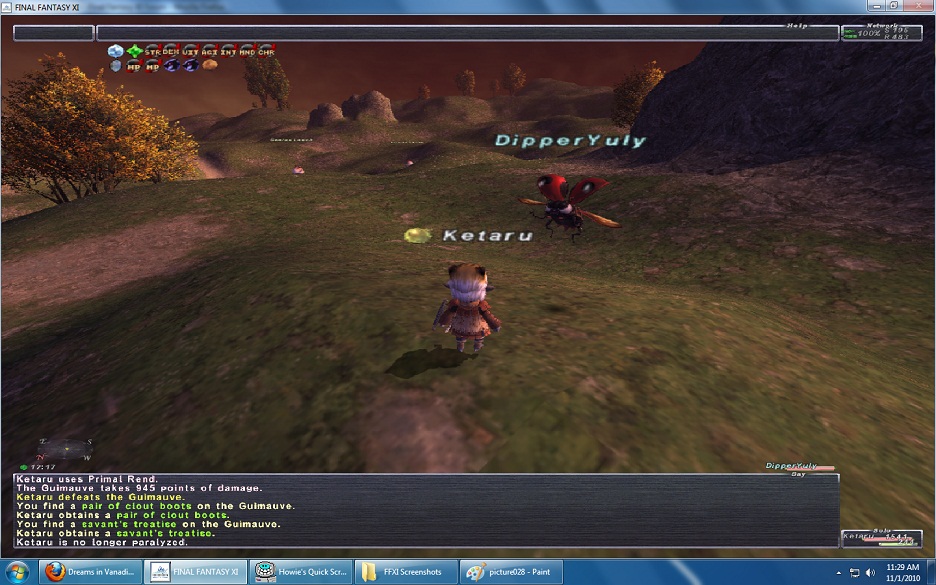
Task: Click the compass above the chat log
Action: pos(62,448)
